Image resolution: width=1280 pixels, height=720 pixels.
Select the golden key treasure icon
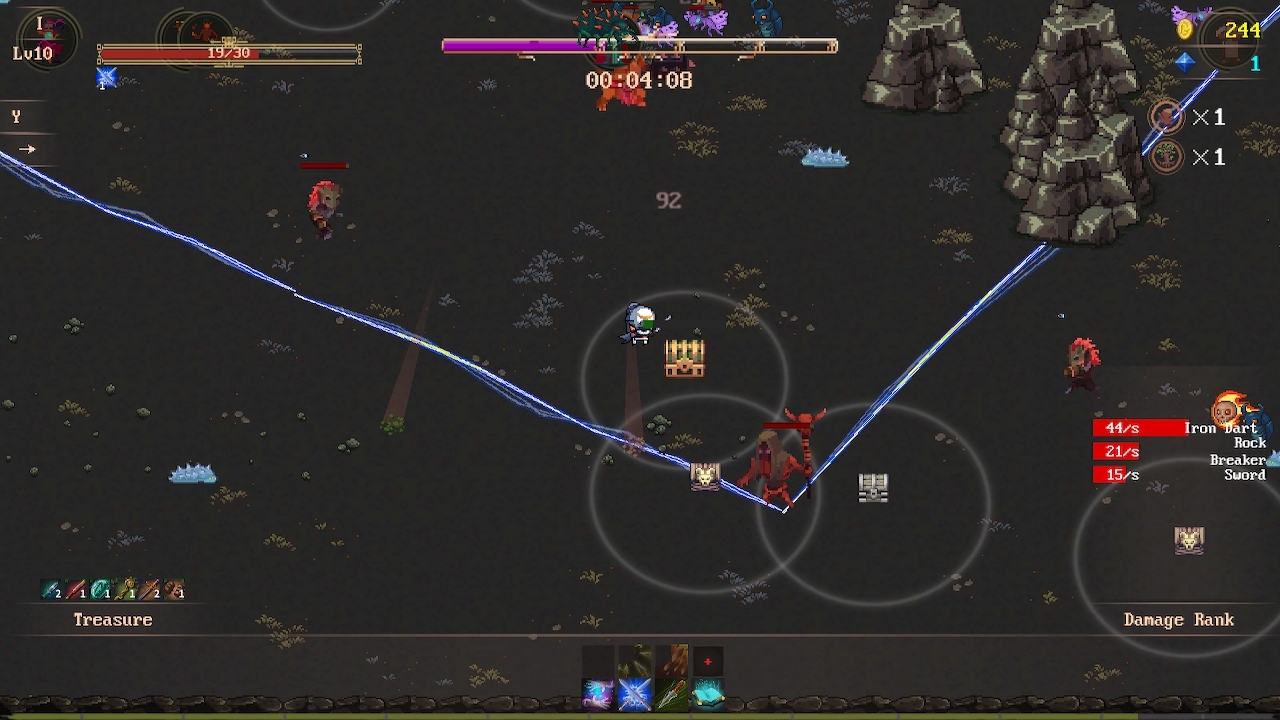pos(124,591)
